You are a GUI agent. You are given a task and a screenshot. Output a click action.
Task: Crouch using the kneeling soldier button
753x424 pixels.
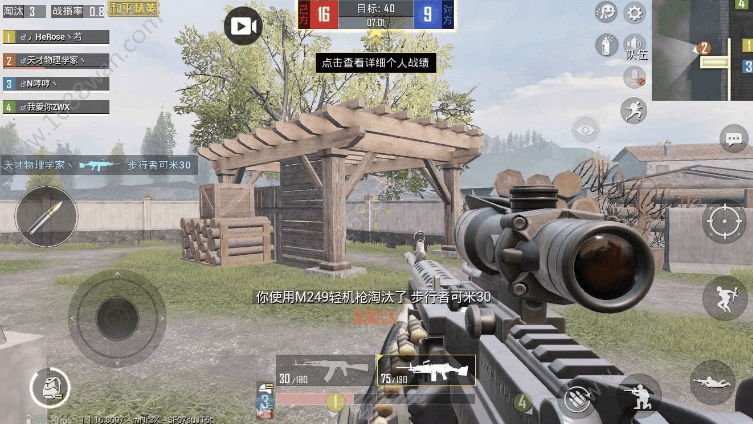tap(638, 395)
